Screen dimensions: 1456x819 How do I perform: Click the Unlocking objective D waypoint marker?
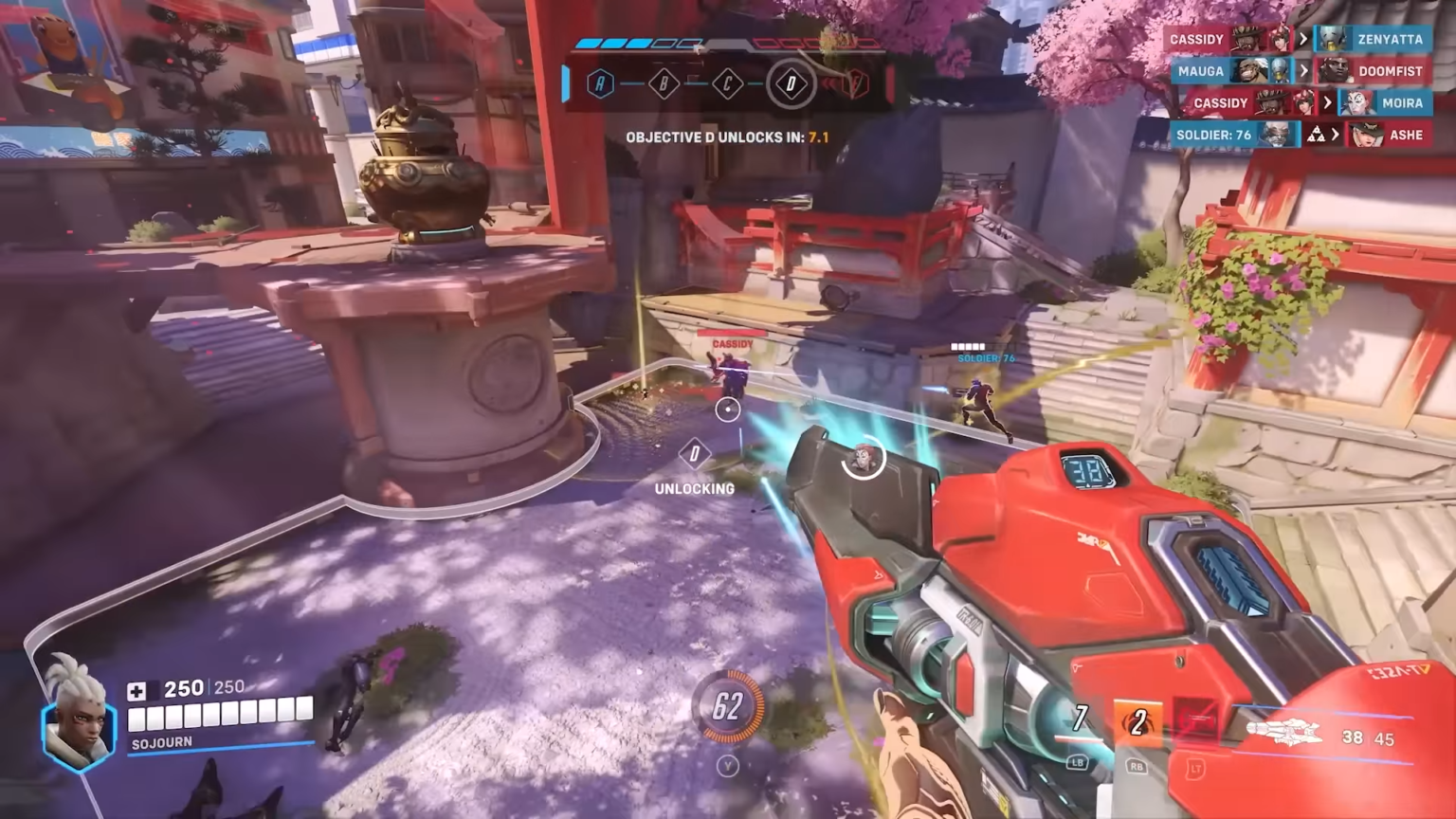(695, 454)
